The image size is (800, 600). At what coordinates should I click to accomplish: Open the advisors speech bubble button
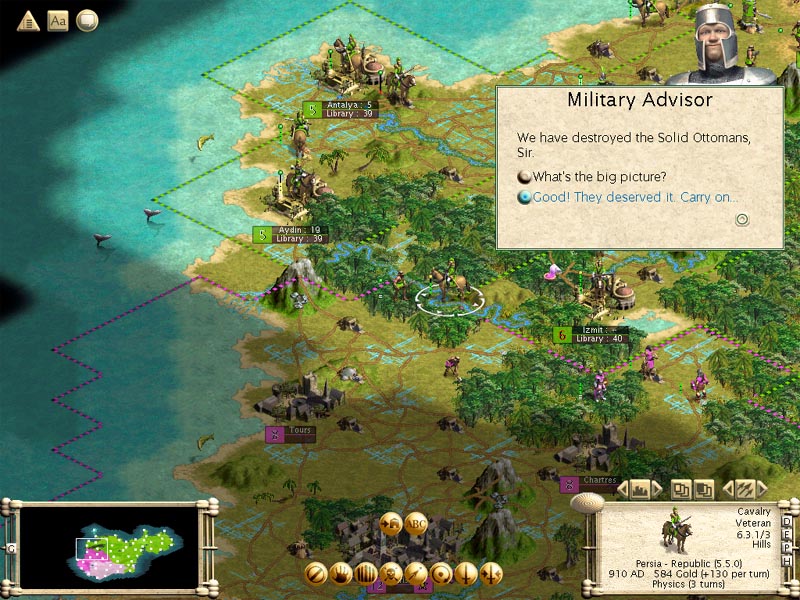coord(88,20)
